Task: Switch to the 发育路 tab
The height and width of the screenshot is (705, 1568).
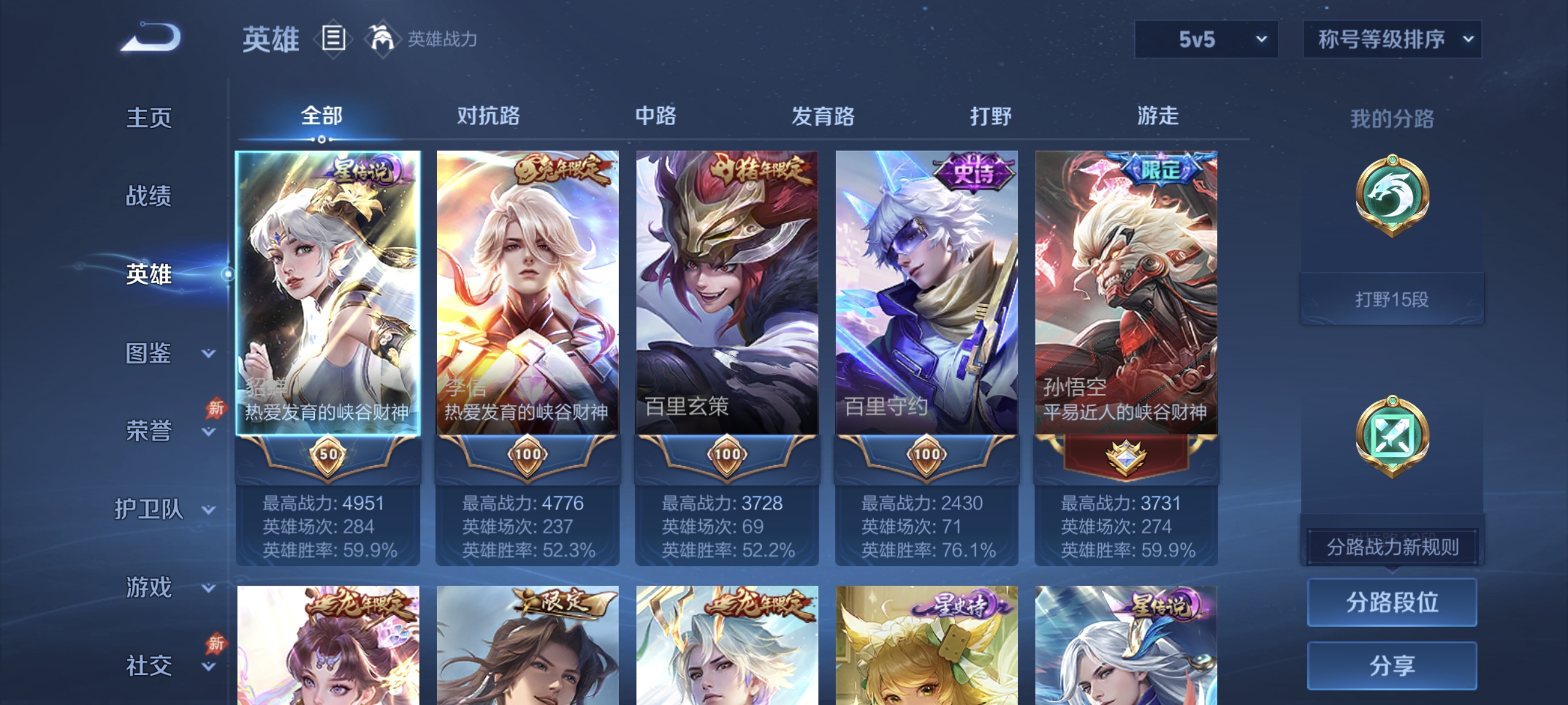Action: click(x=824, y=116)
